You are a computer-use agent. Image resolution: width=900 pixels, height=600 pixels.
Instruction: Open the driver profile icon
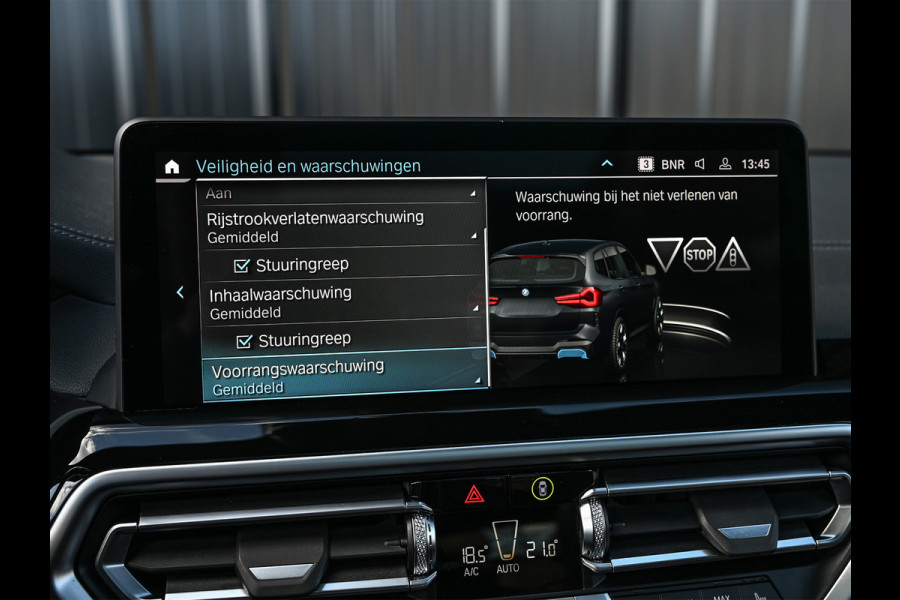click(x=726, y=164)
